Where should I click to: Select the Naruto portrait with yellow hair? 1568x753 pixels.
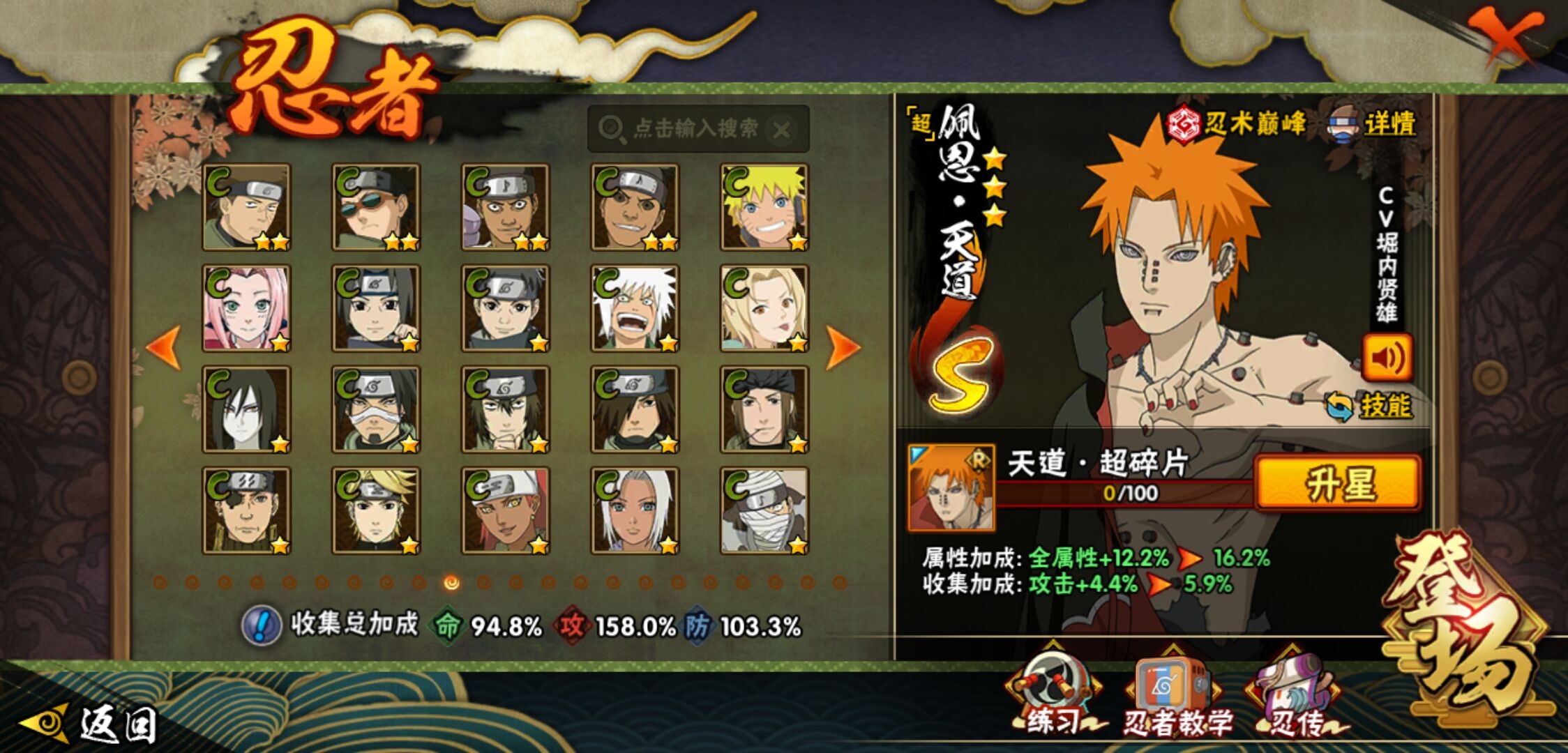click(x=764, y=207)
